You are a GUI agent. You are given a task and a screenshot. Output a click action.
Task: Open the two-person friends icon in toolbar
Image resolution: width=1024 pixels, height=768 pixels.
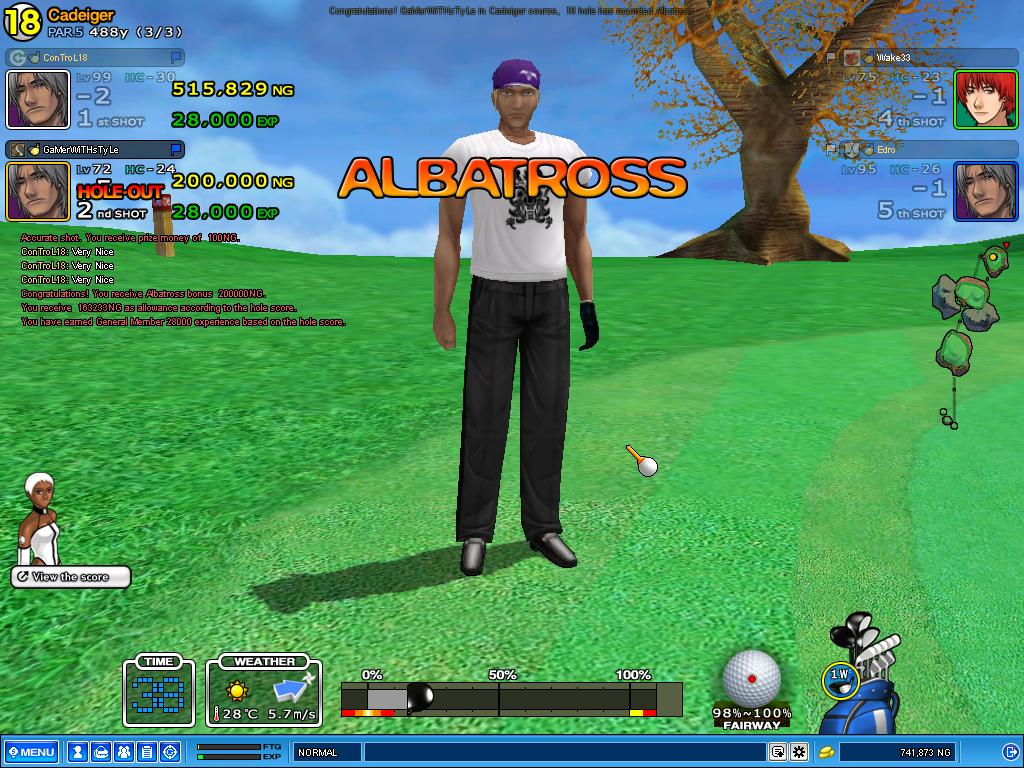pos(123,752)
